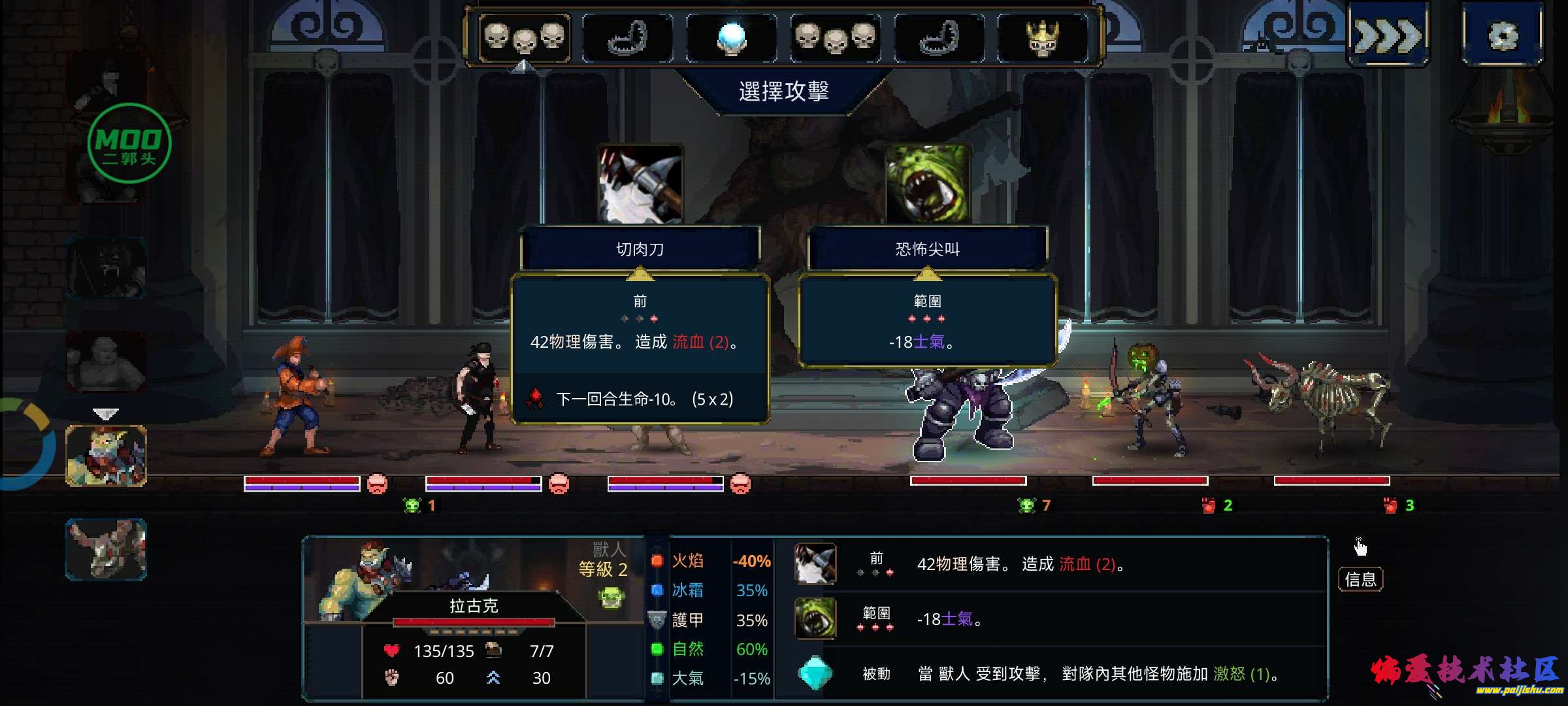The height and width of the screenshot is (706, 1568).
Task: Select the highlighted orc portrait in the roster
Action: coord(106,456)
